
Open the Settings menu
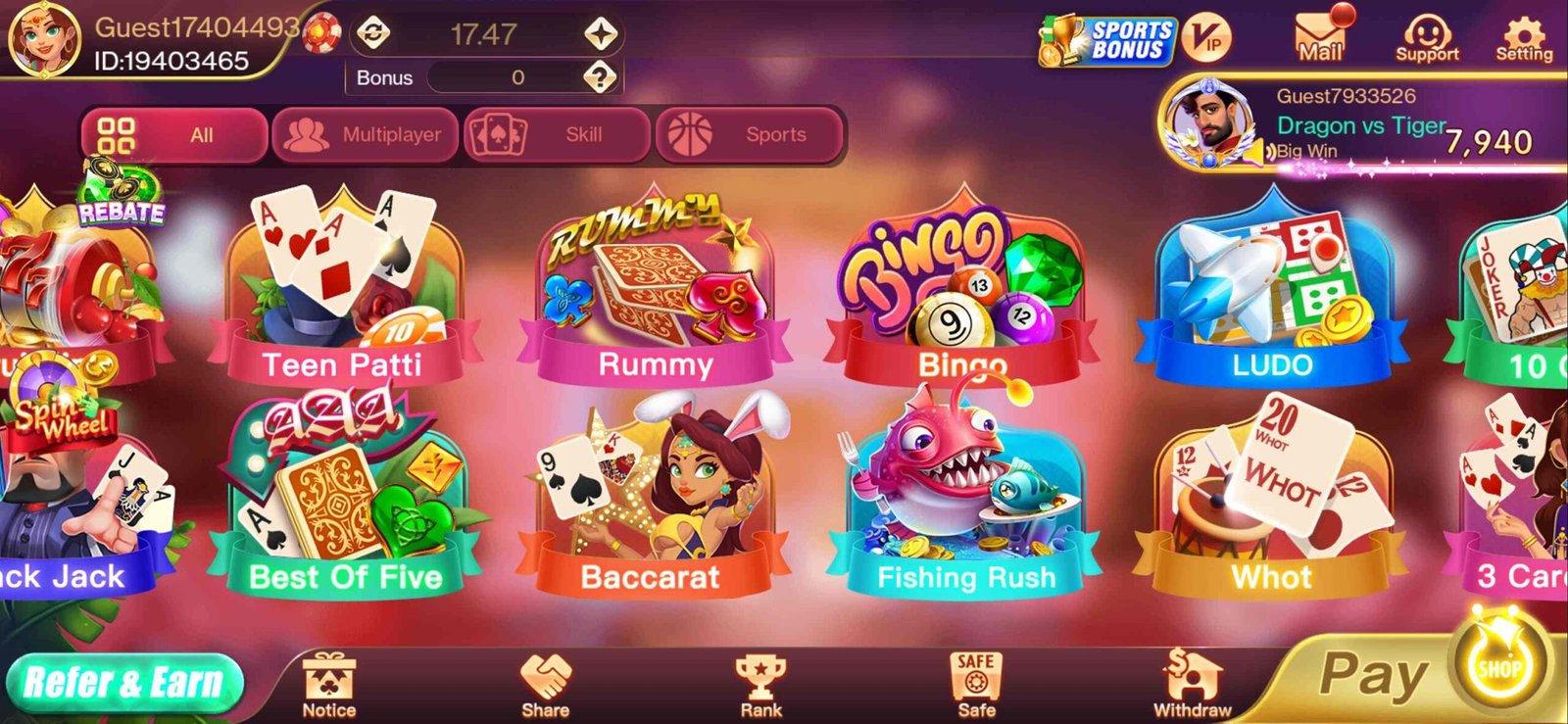coord(1525,37)
